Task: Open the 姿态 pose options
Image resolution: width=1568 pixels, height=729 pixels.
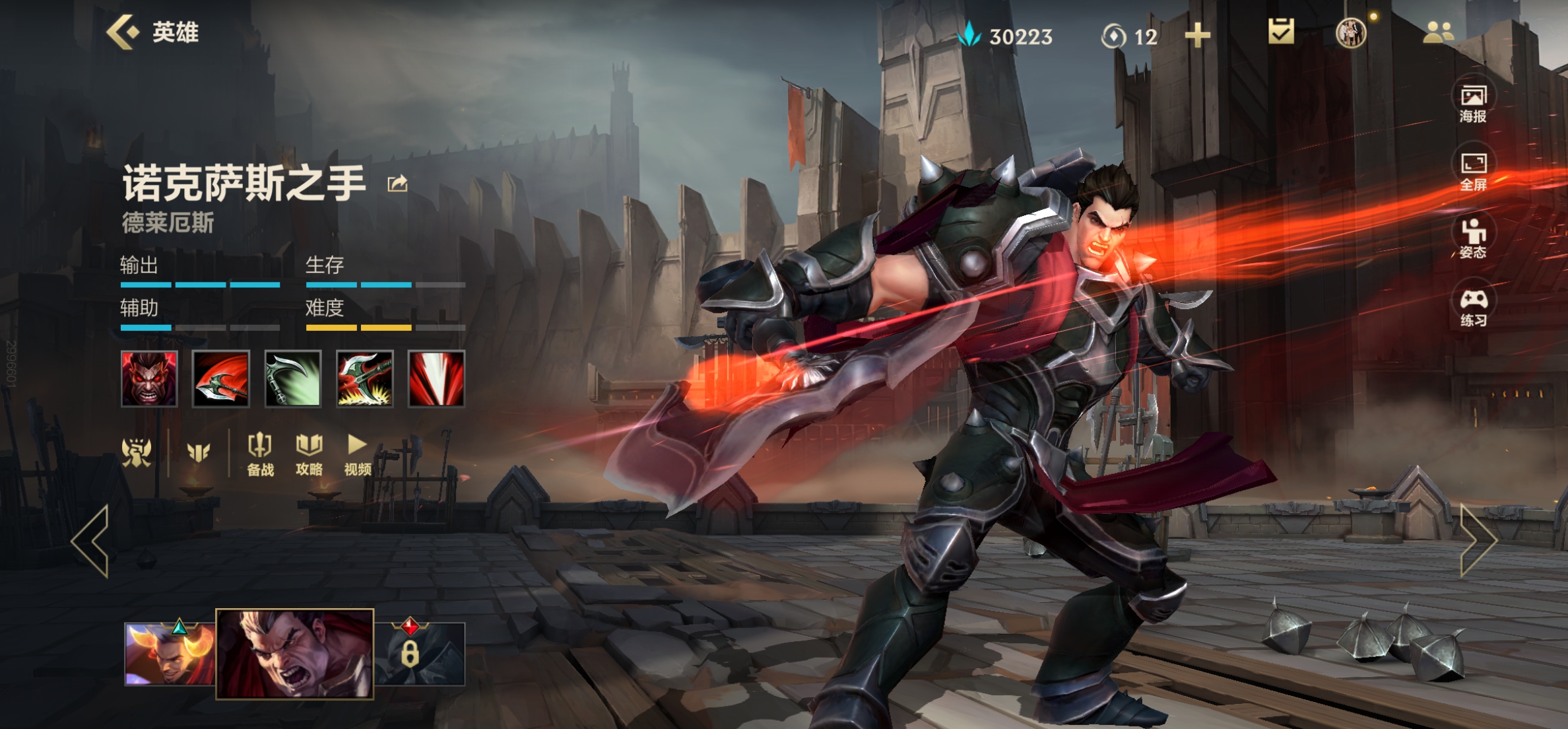Action: coord(1473,239)
